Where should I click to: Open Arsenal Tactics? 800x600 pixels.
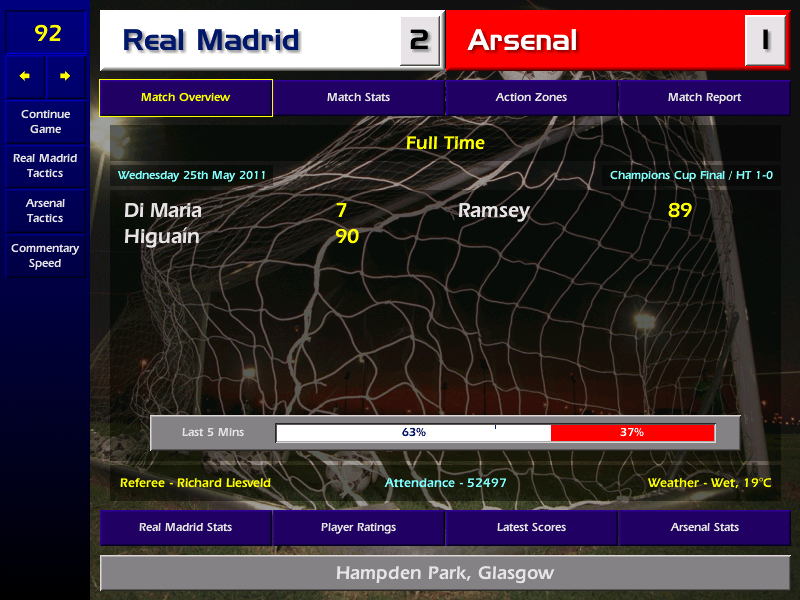pos(45,210)
